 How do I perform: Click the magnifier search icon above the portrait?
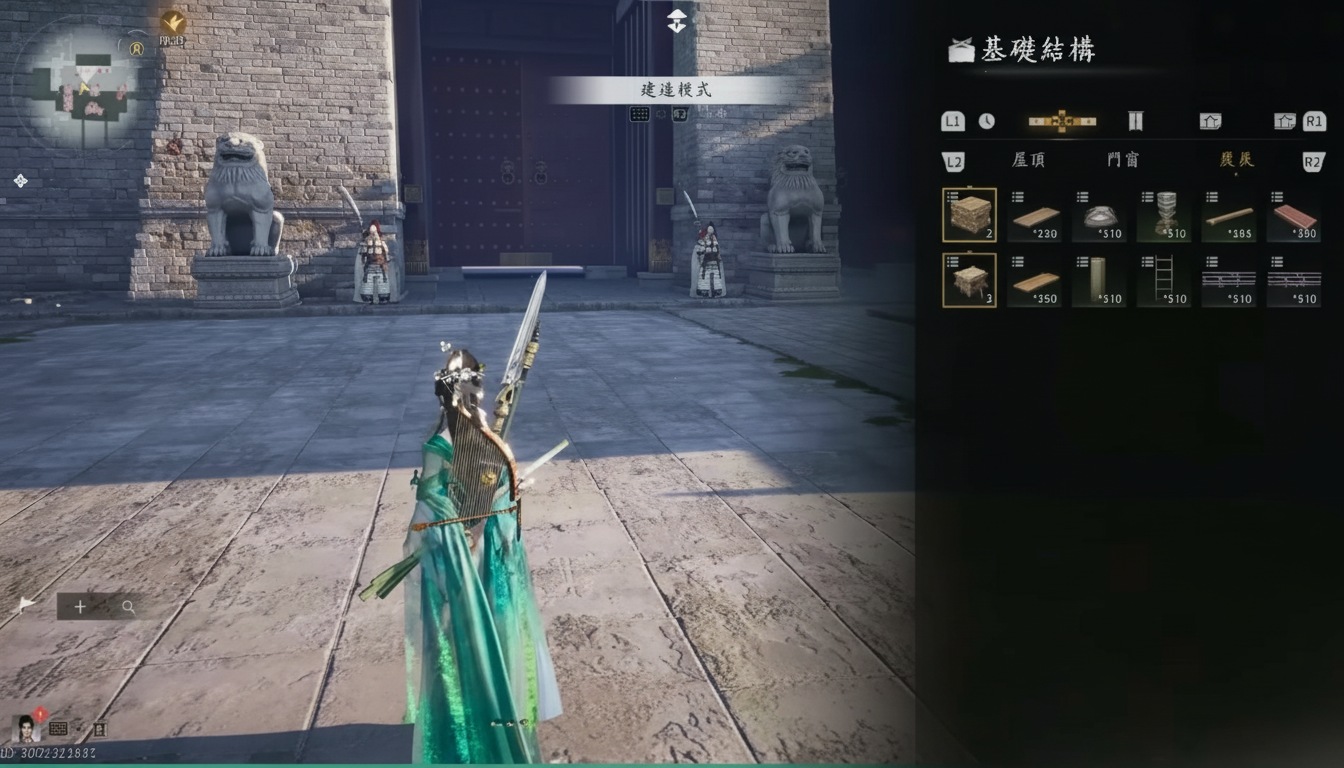point(128,607)
